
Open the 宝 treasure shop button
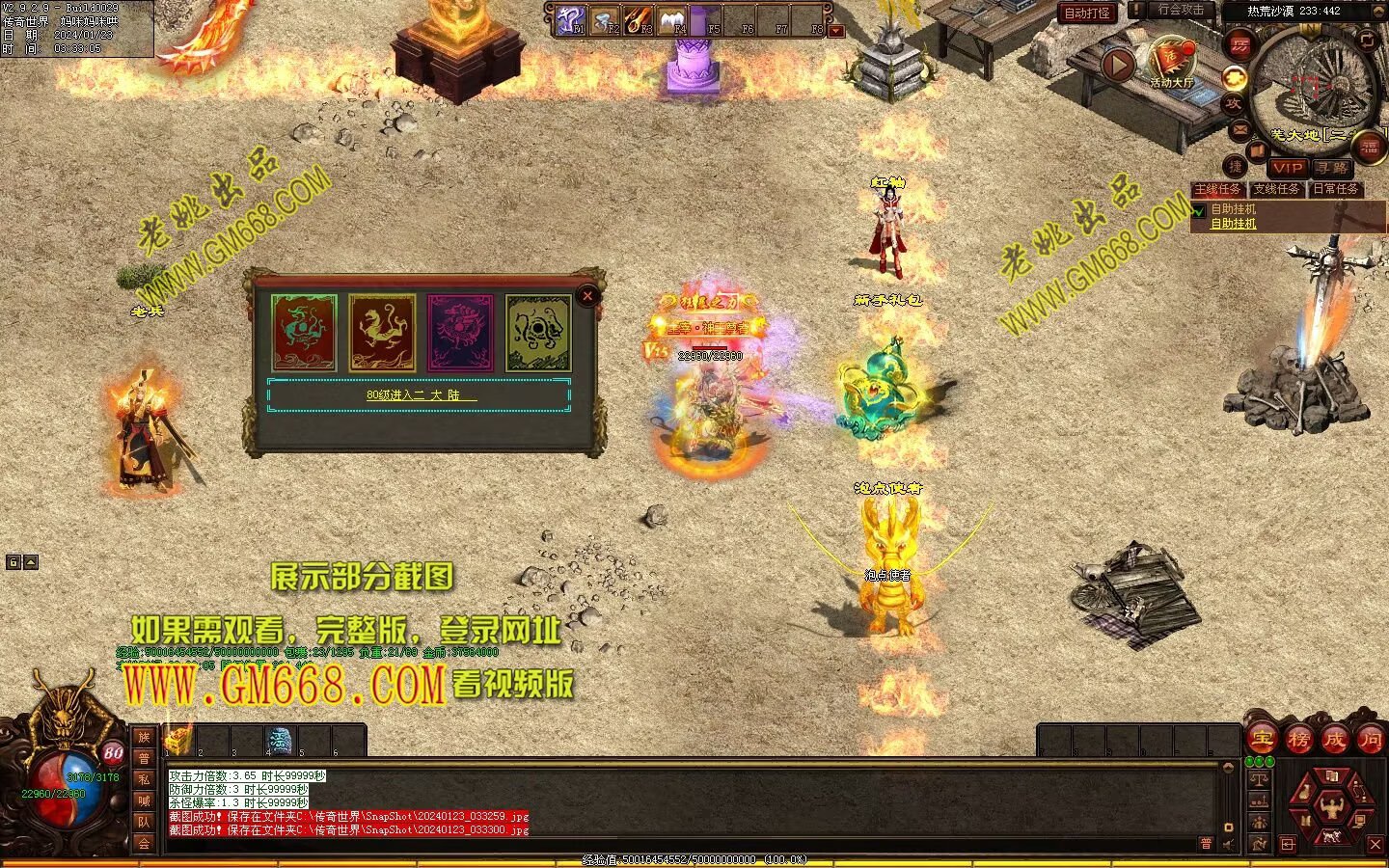click(x=1262, y=740)
